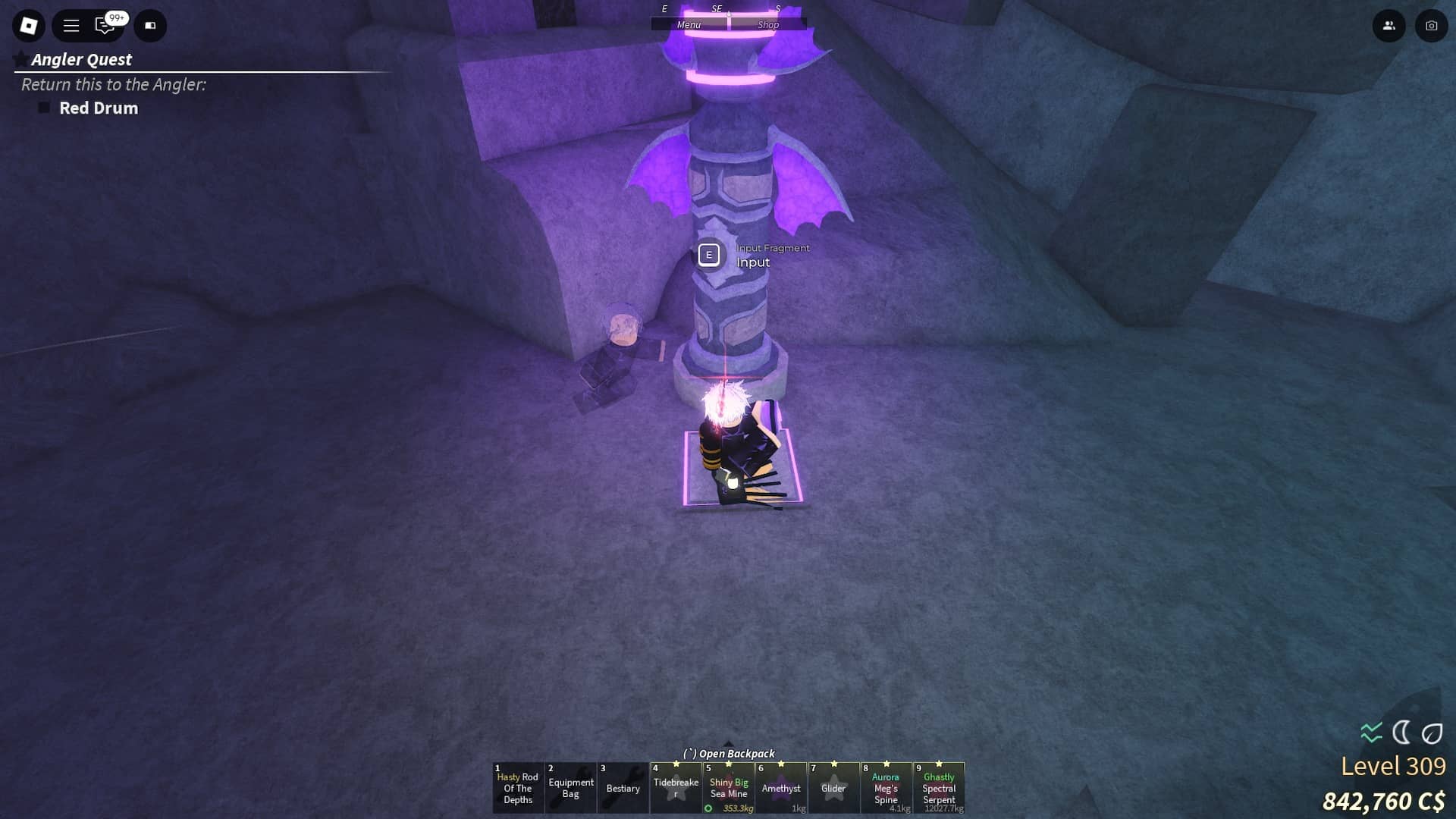The height and width of the screenshot is (819, 1456).
Task: Click the screen capture icon top-left
Action: (x=149, y=25)
